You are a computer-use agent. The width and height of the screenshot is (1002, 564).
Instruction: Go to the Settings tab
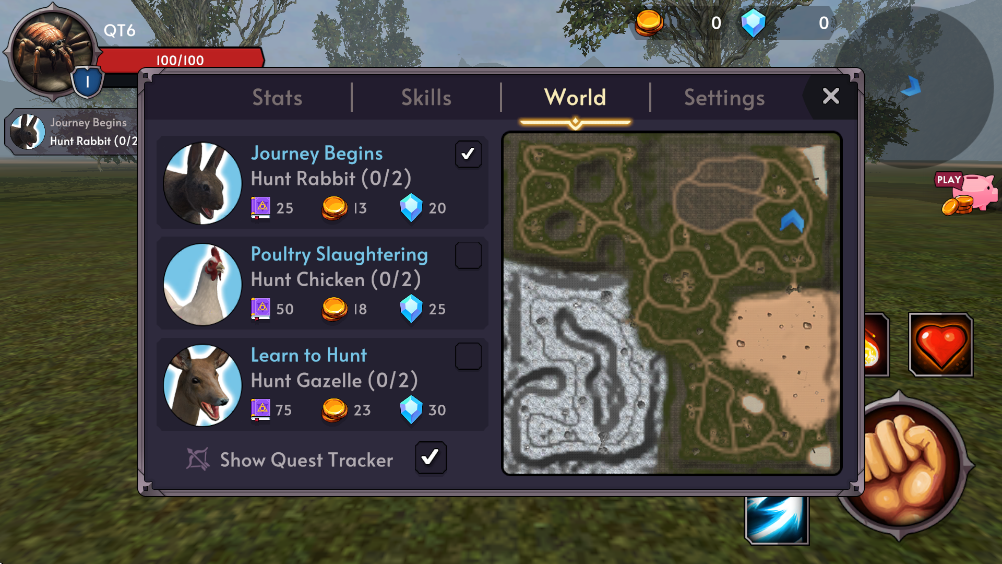724,98
